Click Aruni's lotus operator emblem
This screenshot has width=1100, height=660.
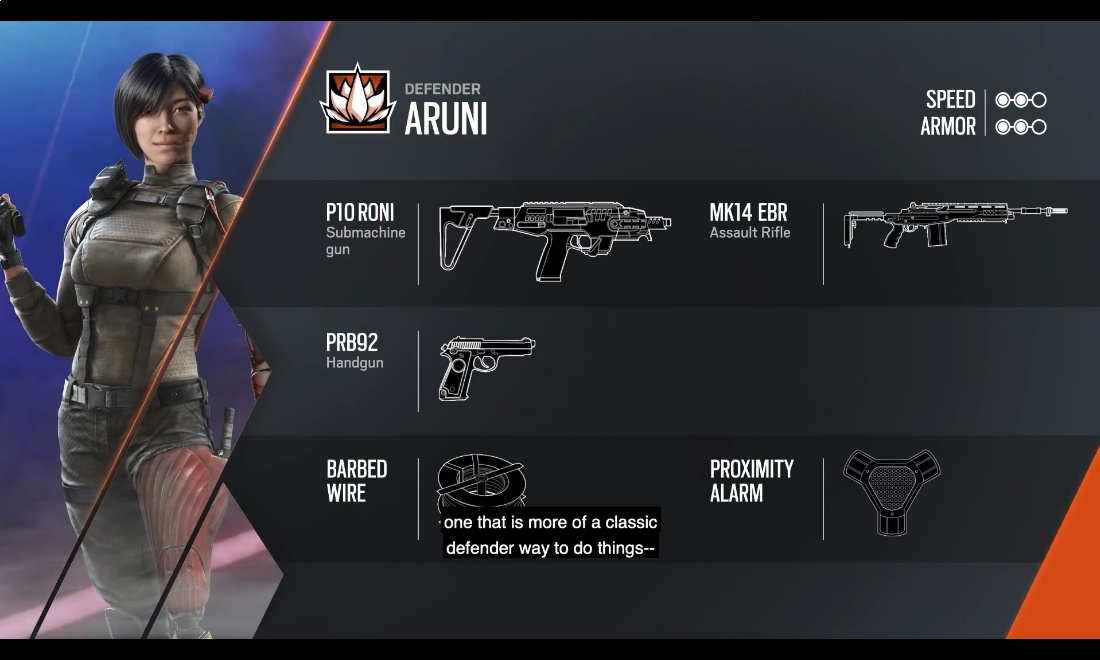pos(357,99)
